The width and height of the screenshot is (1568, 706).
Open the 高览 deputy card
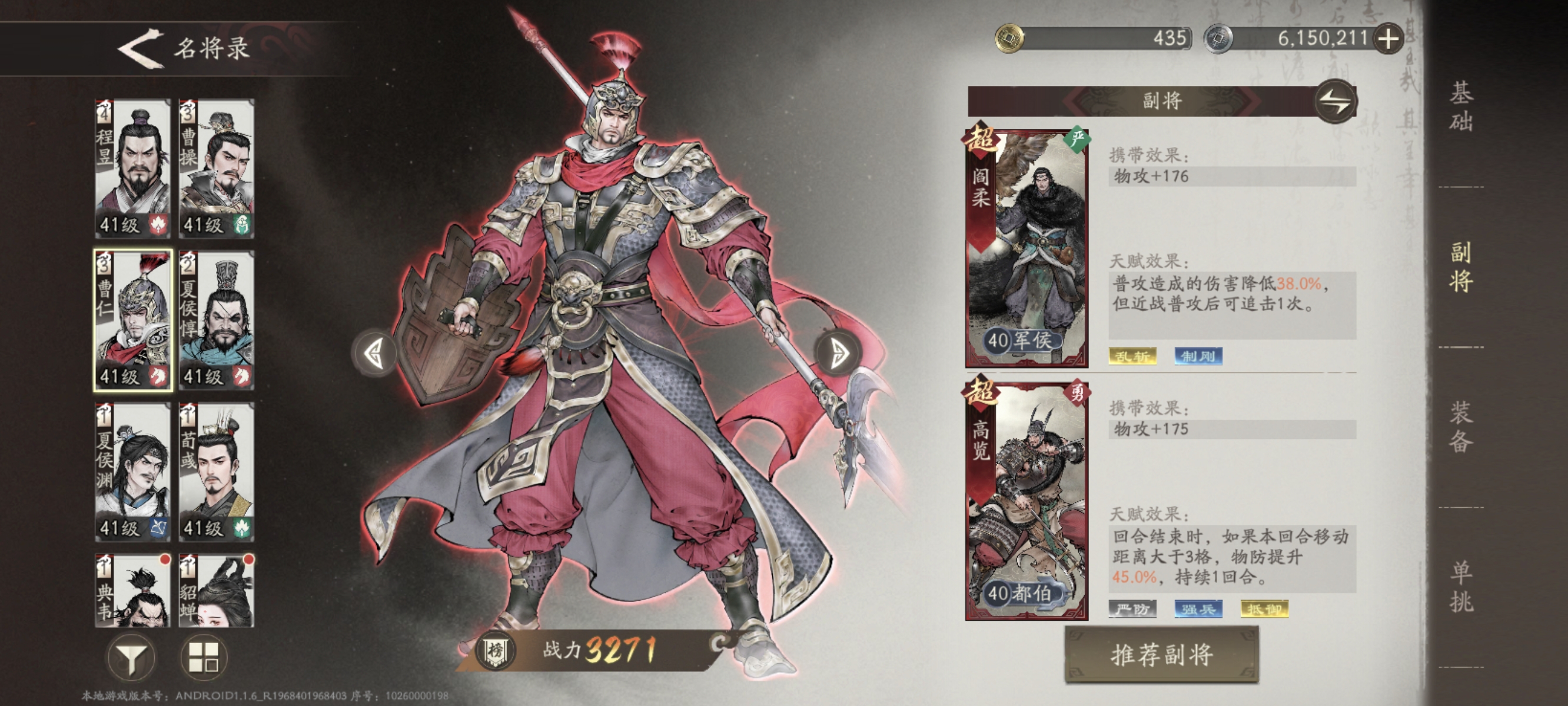point(1027,501)
